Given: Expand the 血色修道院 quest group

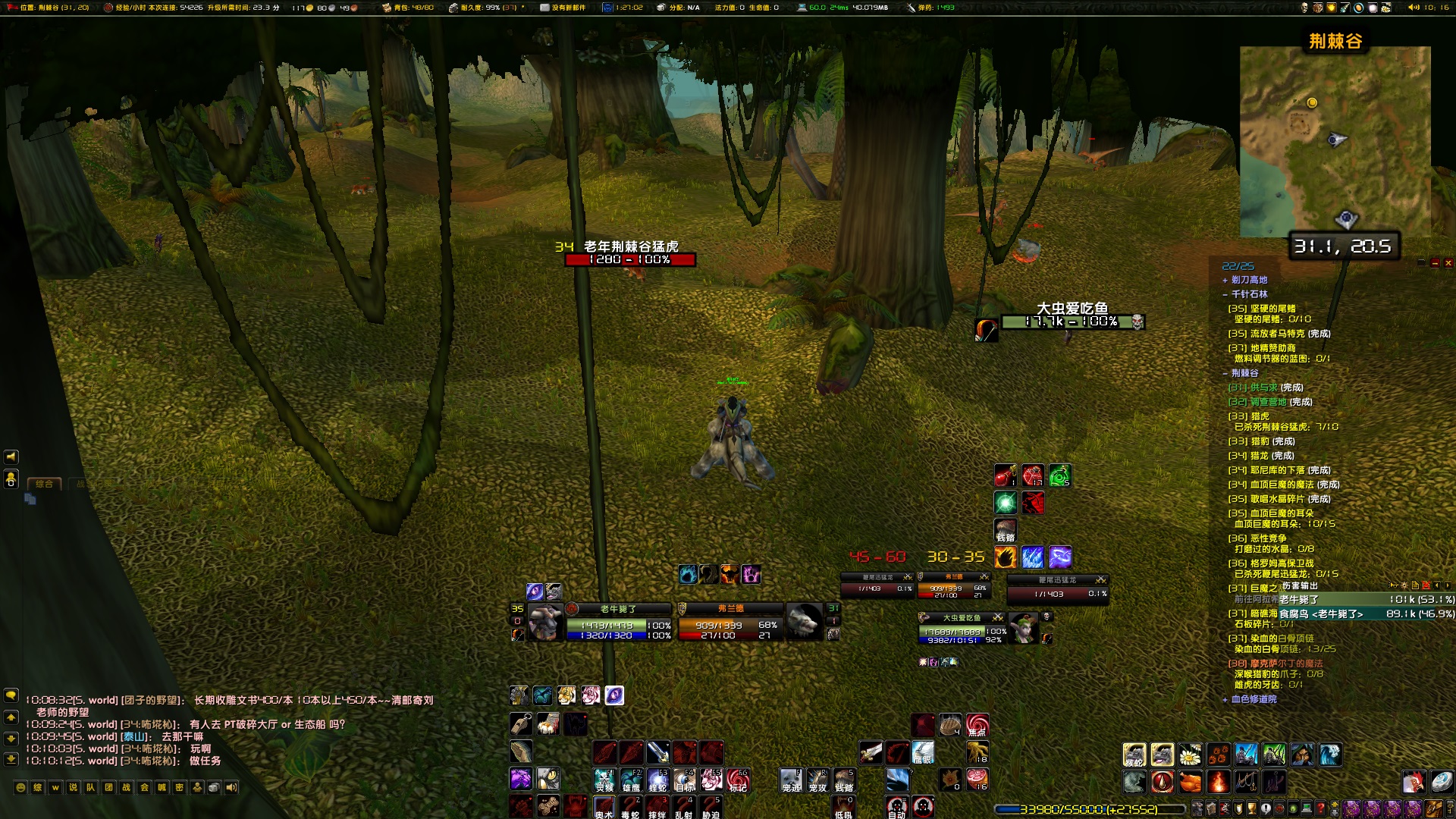Looking at the screenshot, I should point(1225,699).
